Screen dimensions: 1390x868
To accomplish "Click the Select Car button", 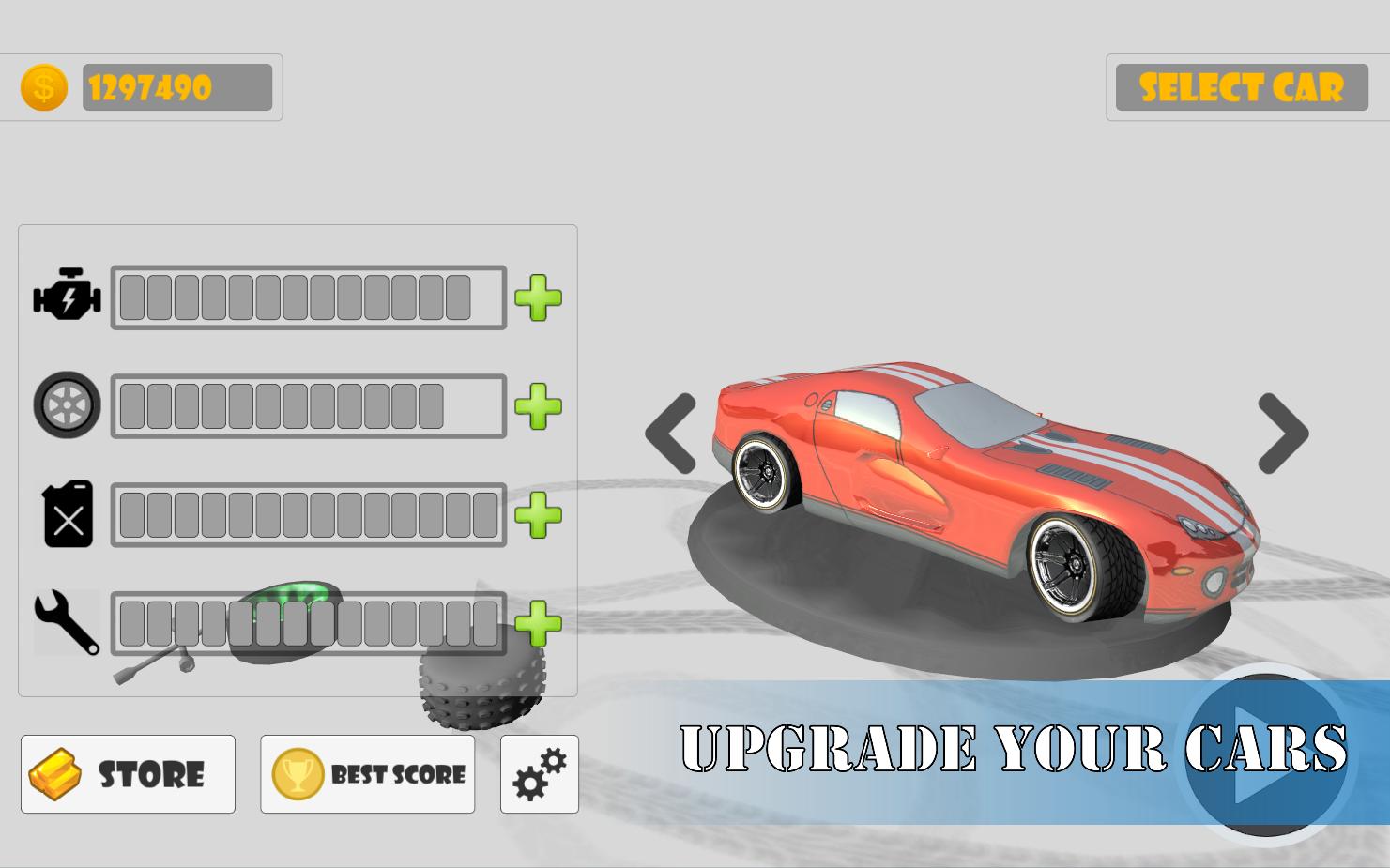I will click(x=1241, y=87).
